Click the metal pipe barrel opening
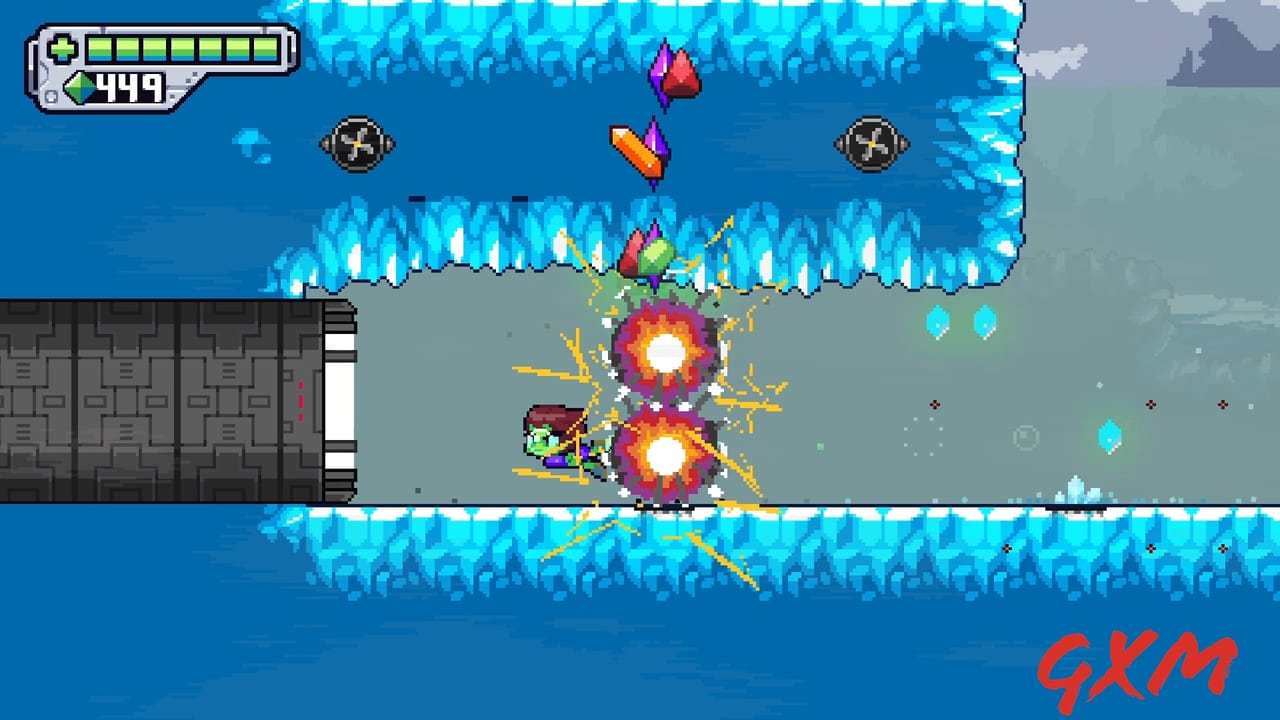Image resolution: width=1280 pixels, height=720 pixels. (x=340, y=400)
